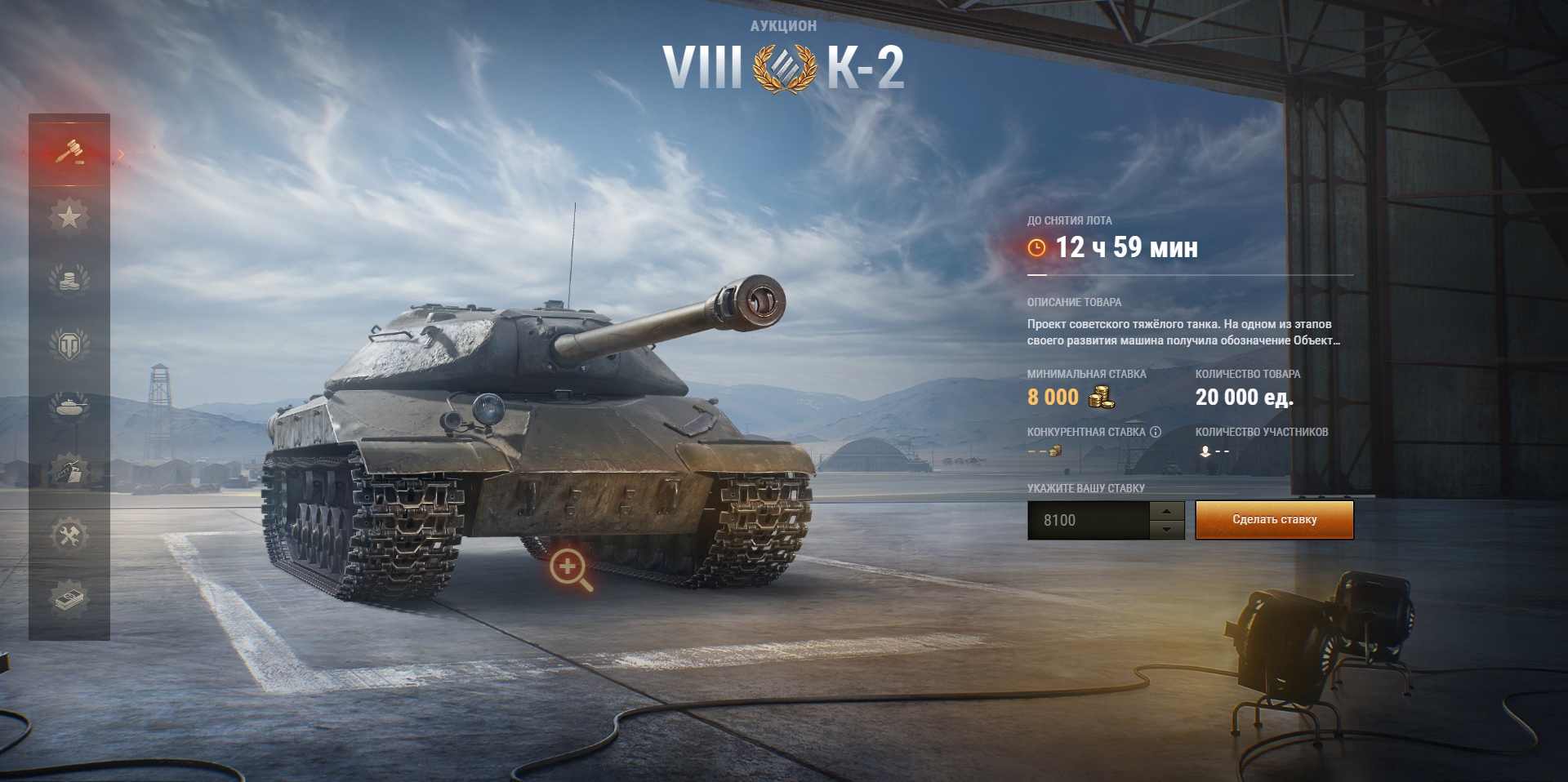Switch to the coin stacks sidebar category
1568x782 pixels.
(x=69, y=280)
